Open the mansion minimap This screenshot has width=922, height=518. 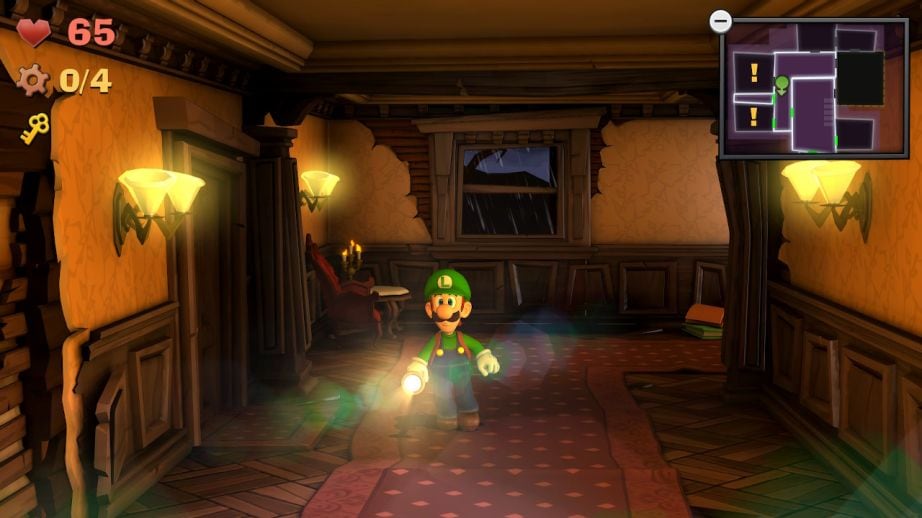click(x=812, y=88)
